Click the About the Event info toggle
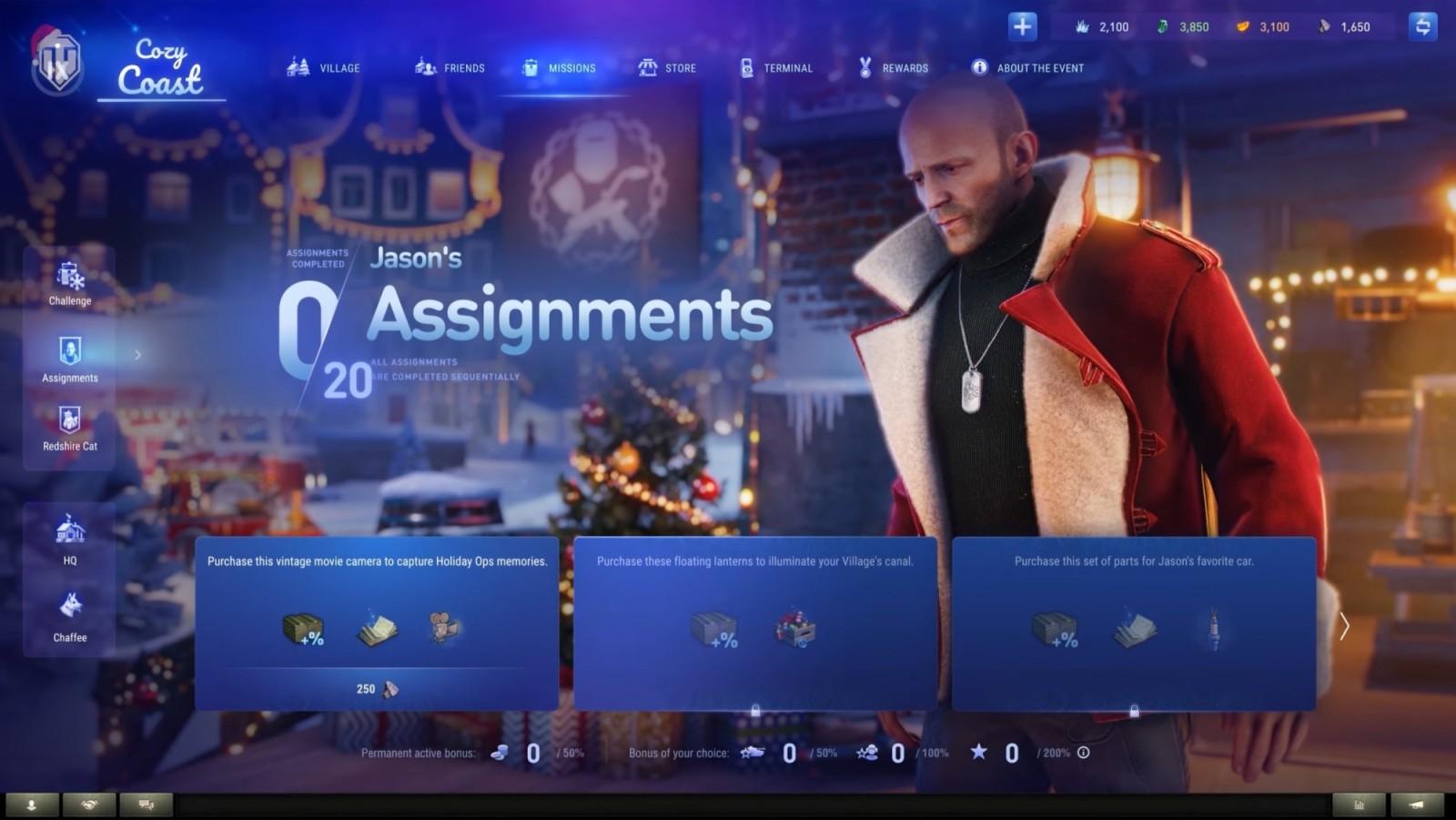Image resolution: width=1456 pixels, height=820 pixels. [x=979, y=67]
